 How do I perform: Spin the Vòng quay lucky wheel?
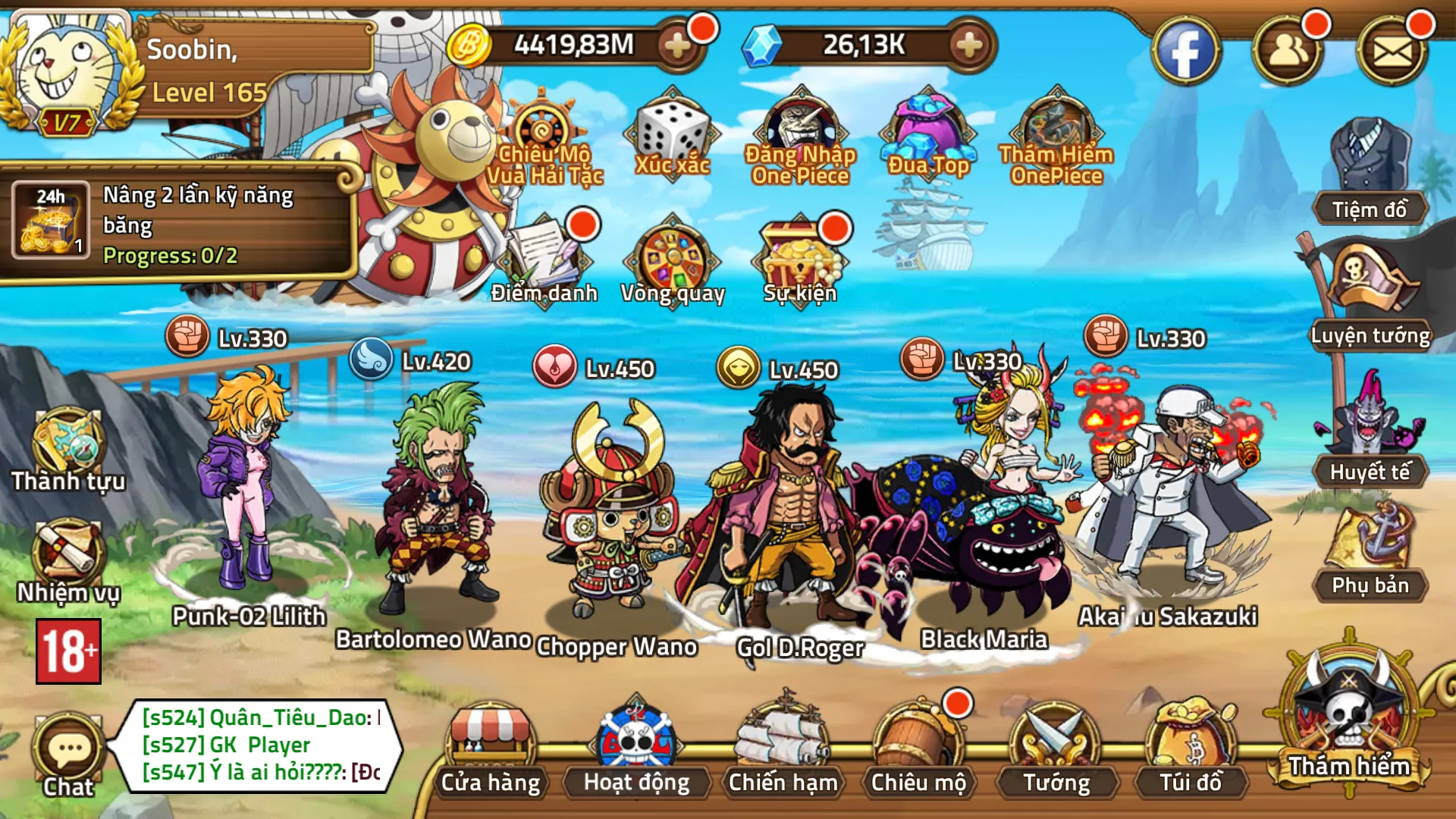[673, 254]
